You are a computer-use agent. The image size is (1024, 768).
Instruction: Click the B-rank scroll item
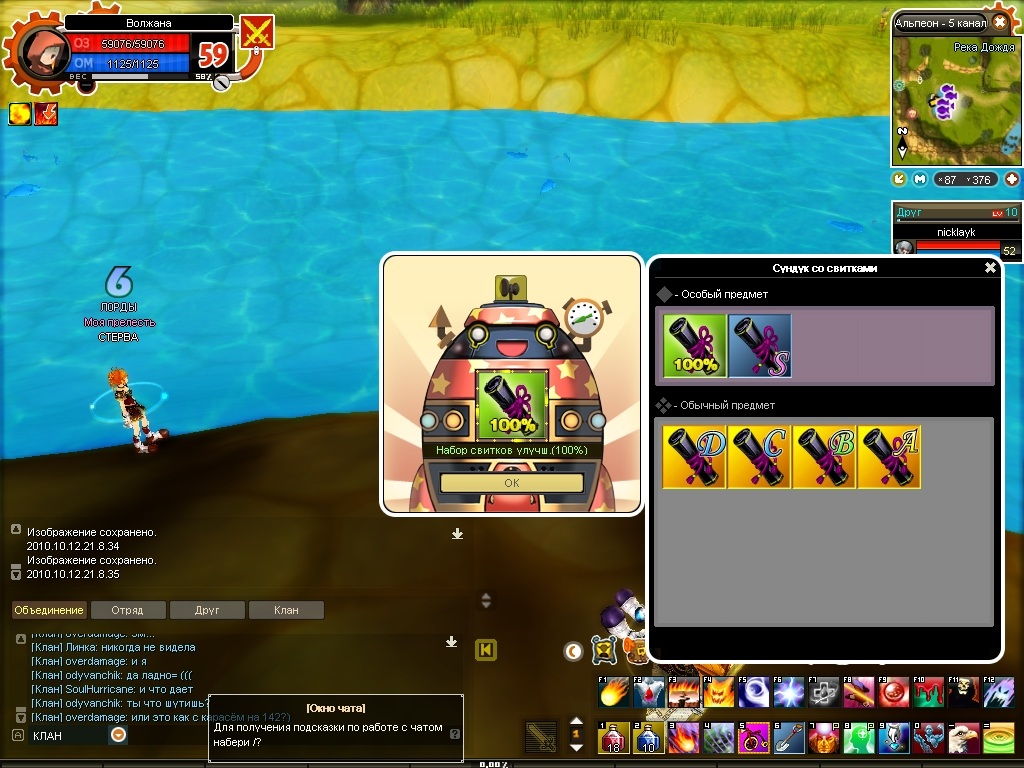[x=824, y=456]
